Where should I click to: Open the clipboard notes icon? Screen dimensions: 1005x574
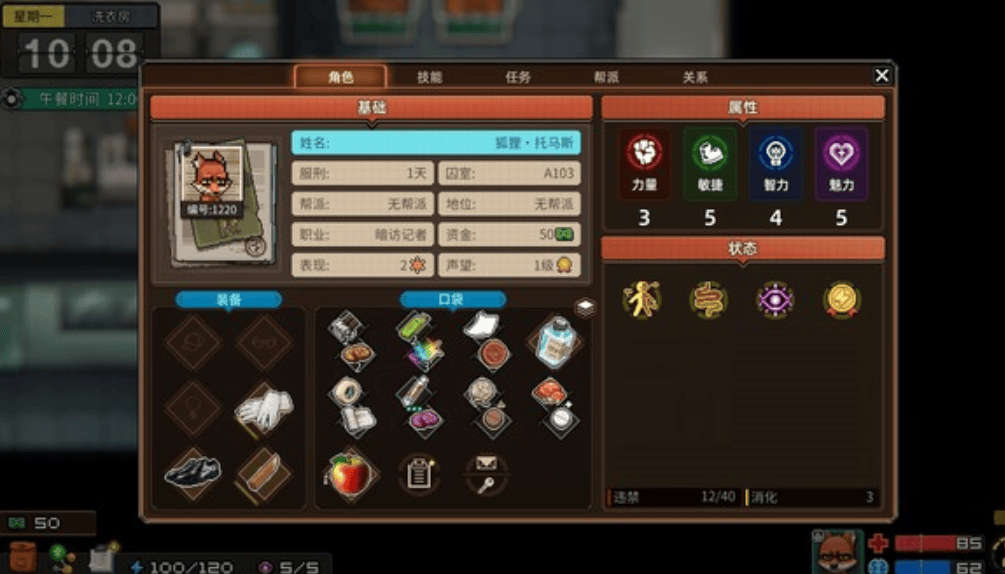point(419,473)
